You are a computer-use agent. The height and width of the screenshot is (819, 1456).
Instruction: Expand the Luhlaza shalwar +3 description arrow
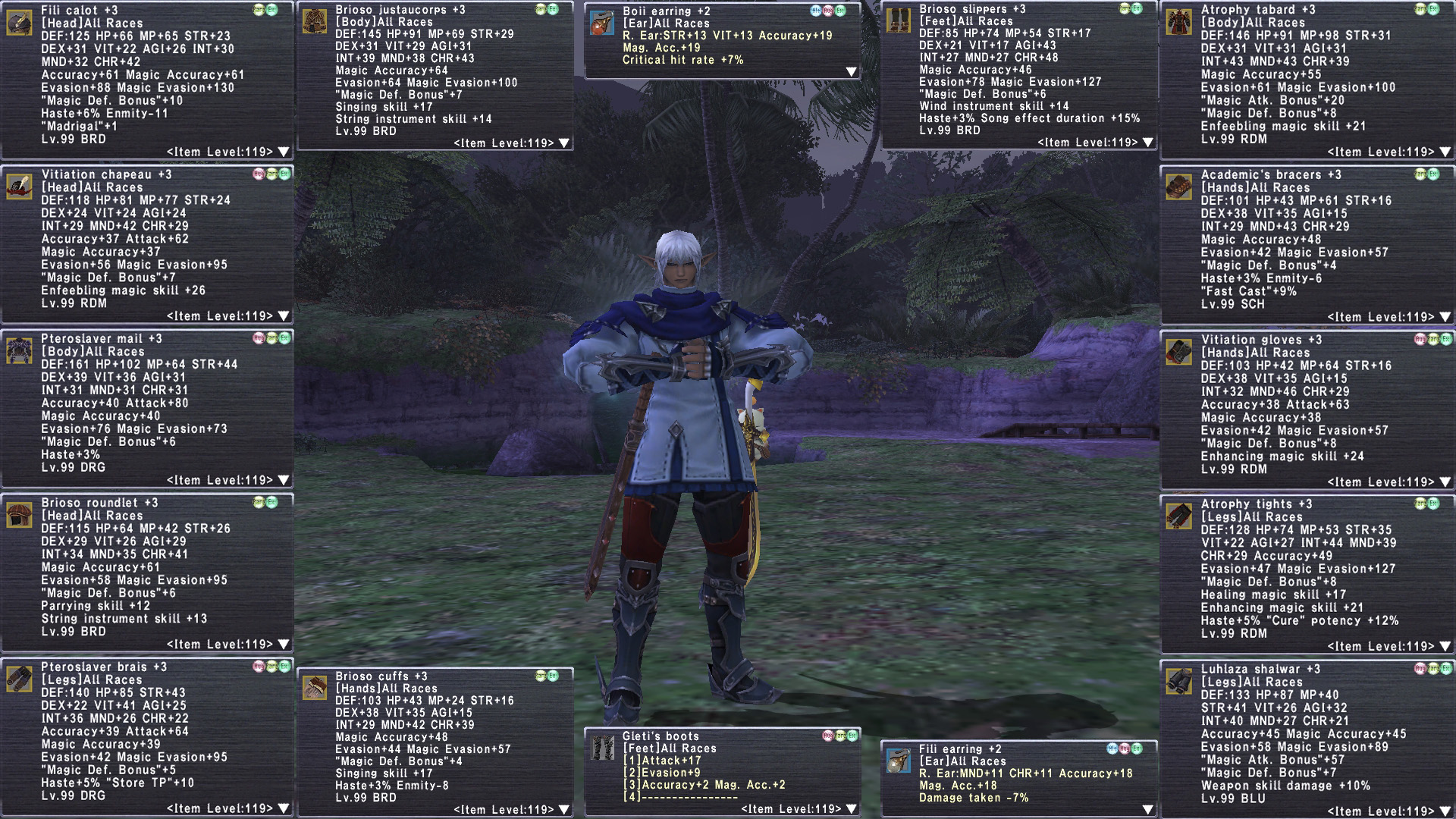click(1445, 811)
